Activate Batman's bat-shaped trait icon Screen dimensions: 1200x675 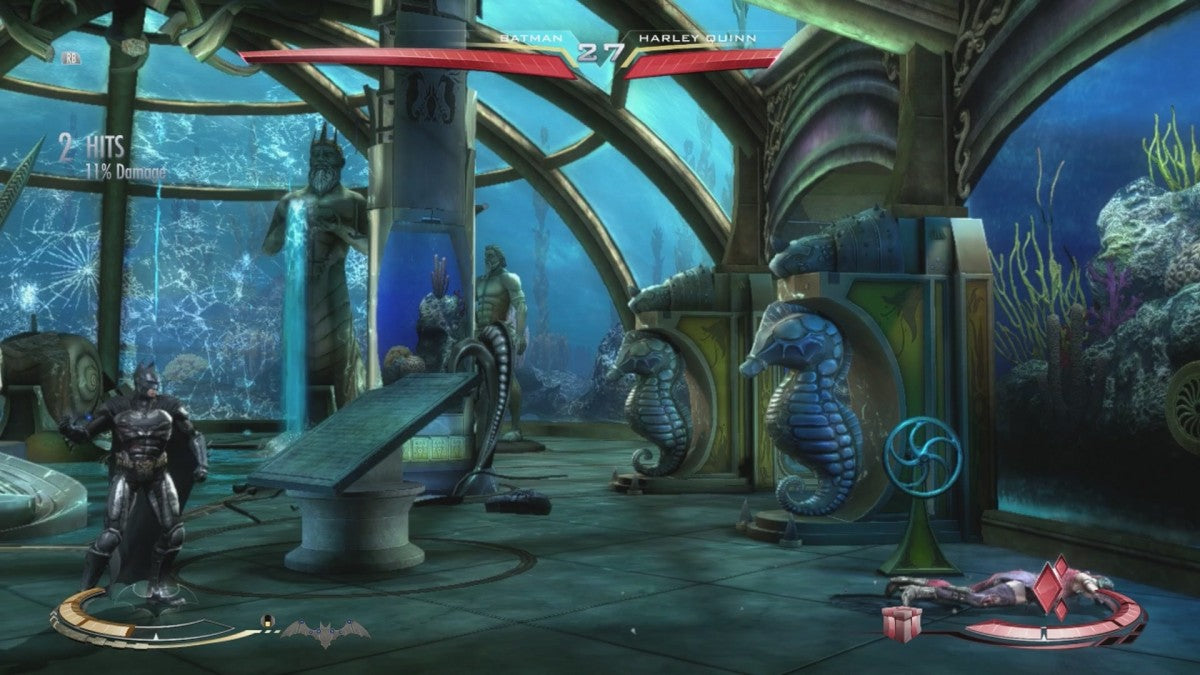coord(325,632)
